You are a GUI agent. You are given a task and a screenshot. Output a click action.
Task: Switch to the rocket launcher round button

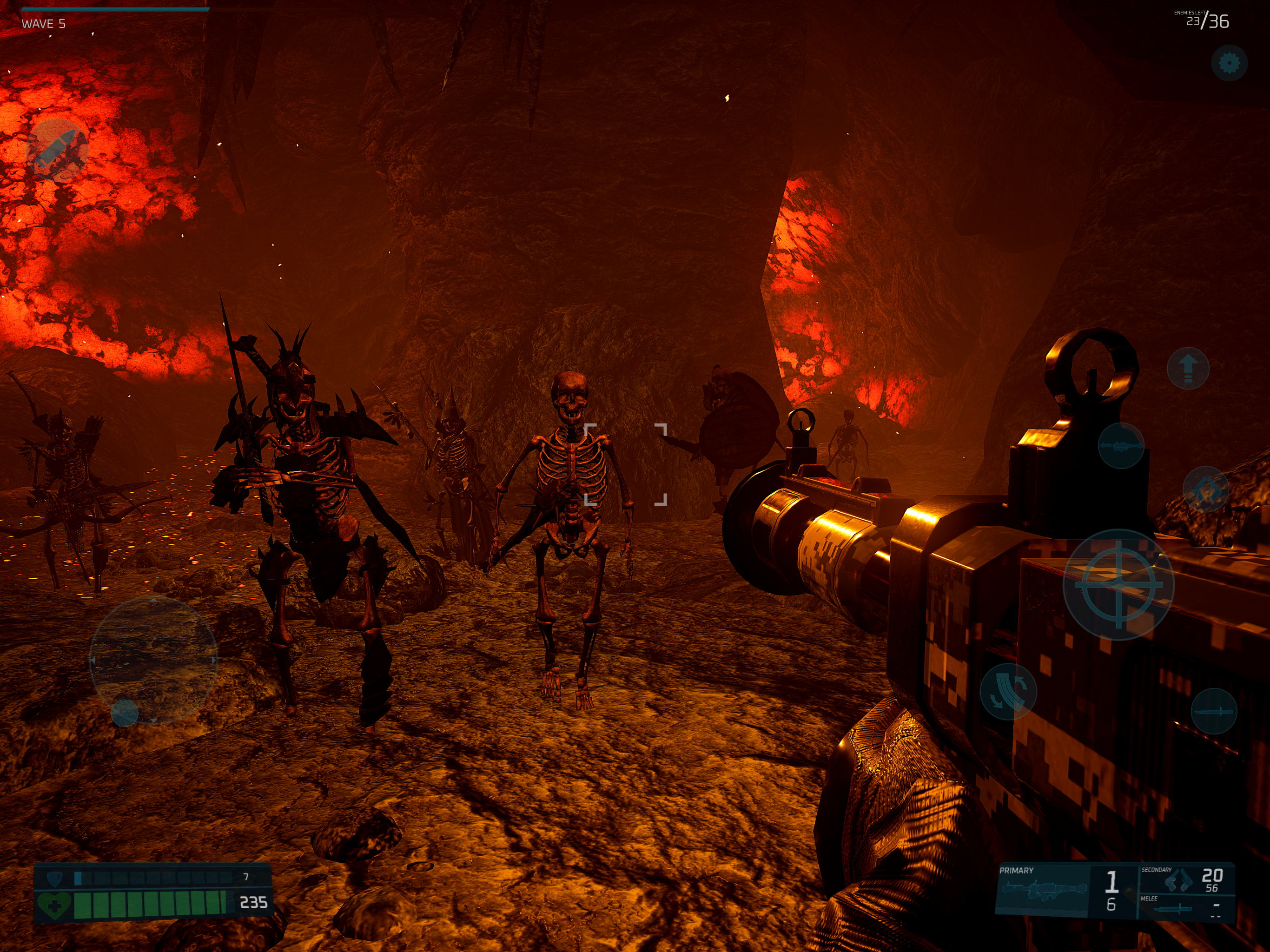tap(1120, 446)
